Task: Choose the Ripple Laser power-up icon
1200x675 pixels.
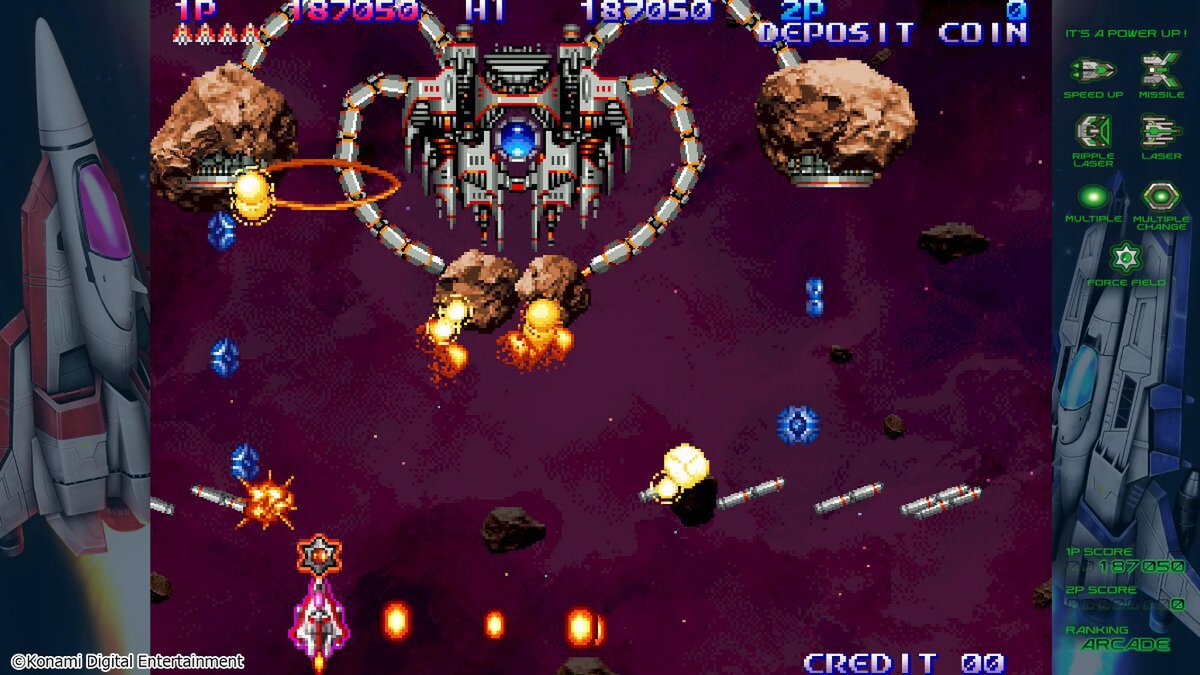Action: click(x=1092, y=131)
